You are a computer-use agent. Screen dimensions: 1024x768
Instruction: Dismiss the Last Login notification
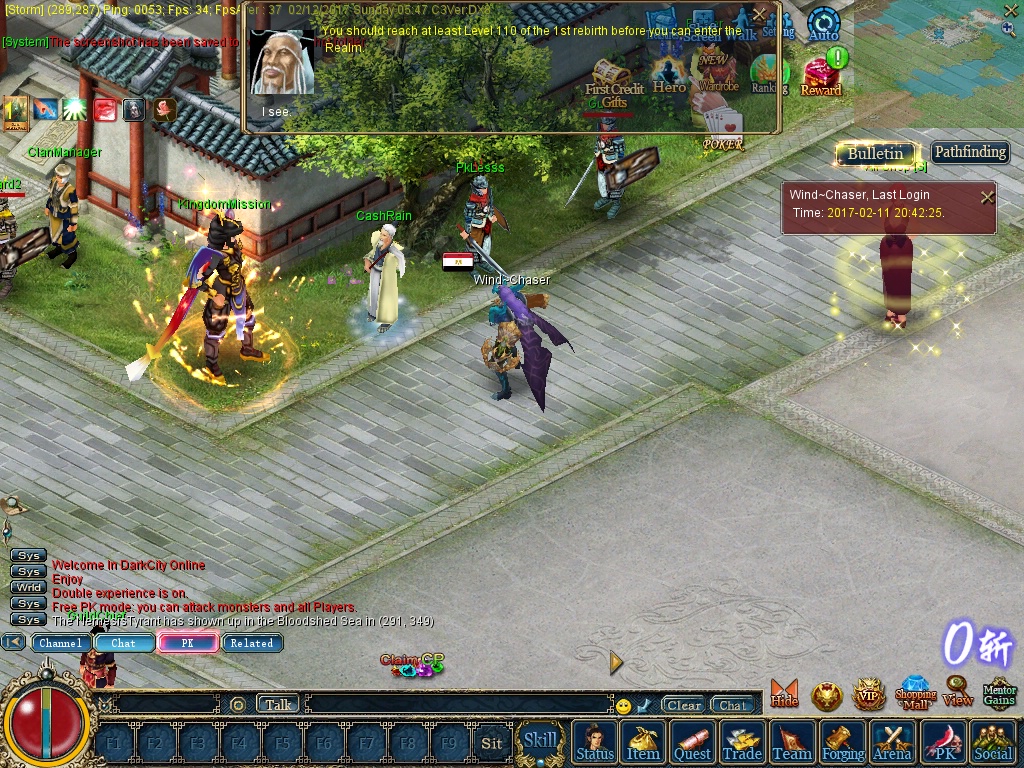[987, 197]
